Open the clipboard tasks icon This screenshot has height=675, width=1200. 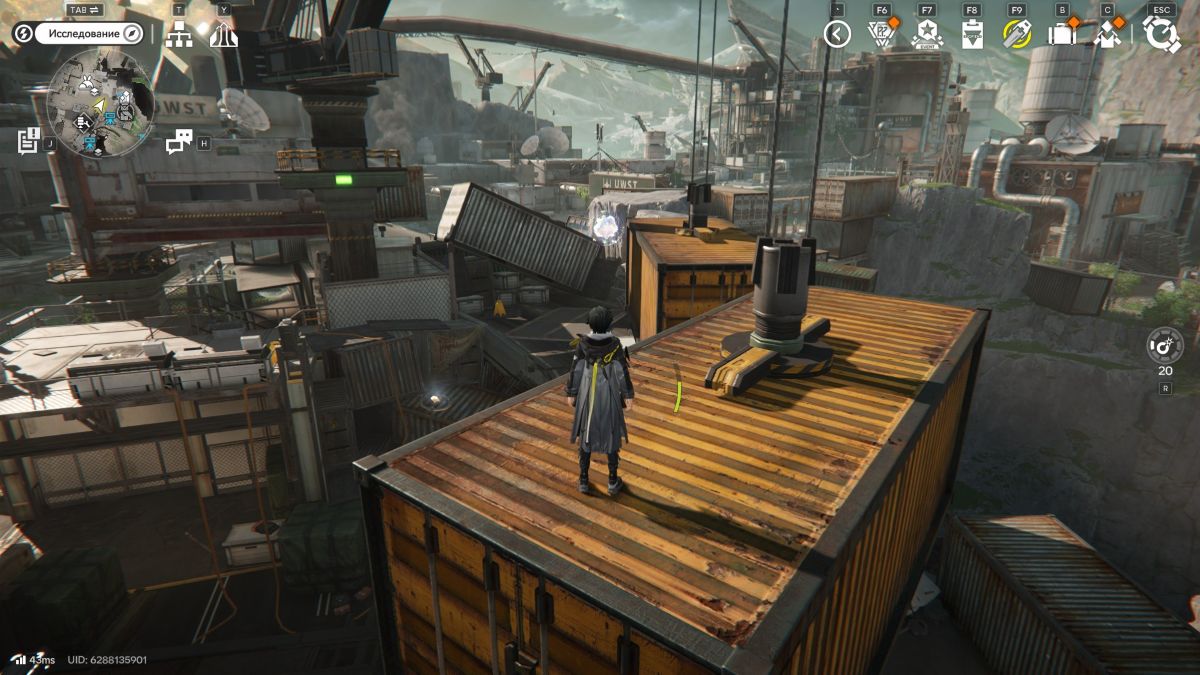click(x=971, y=34)
